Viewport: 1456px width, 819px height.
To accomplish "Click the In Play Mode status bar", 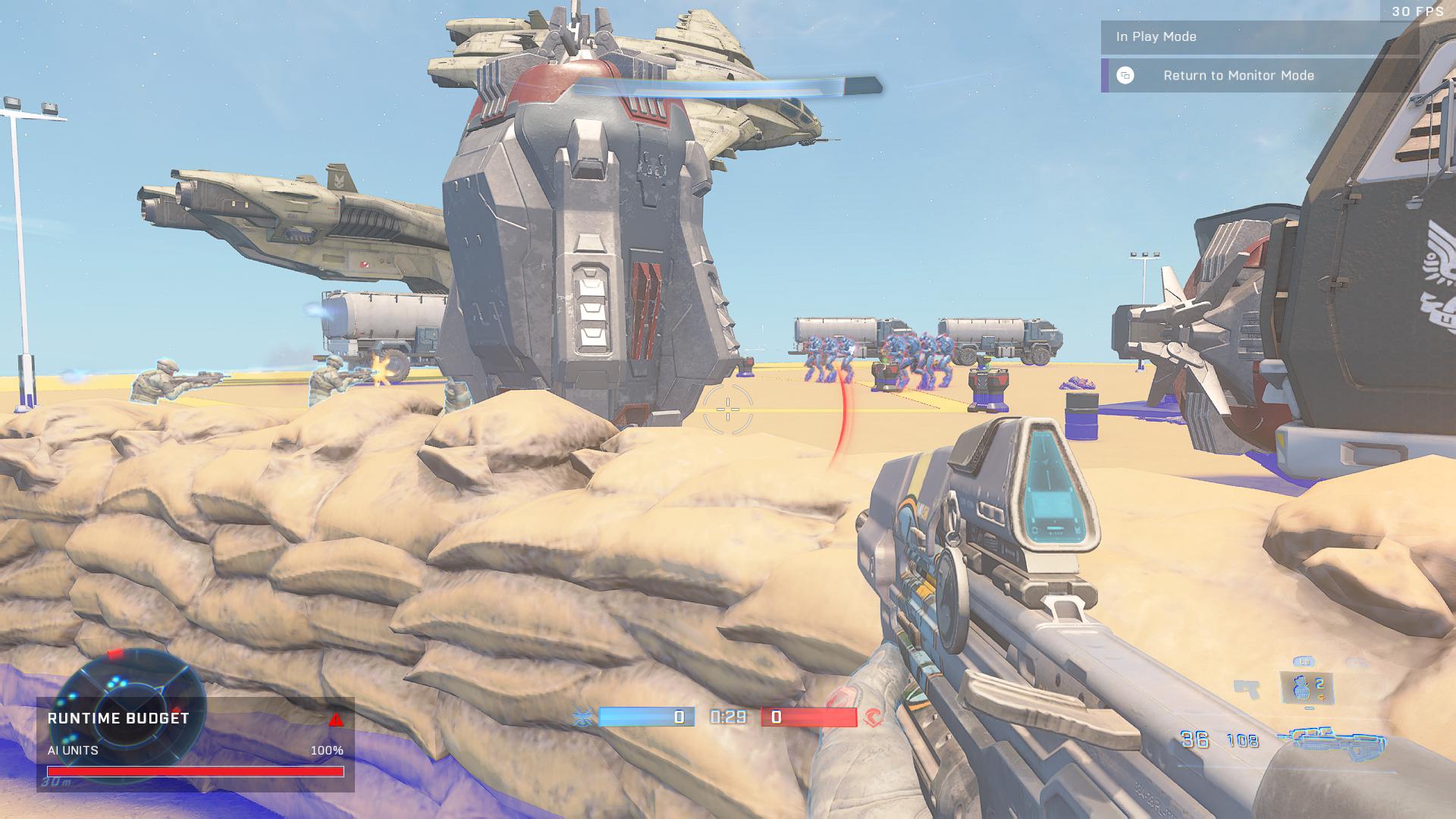I will [1259, 36].
